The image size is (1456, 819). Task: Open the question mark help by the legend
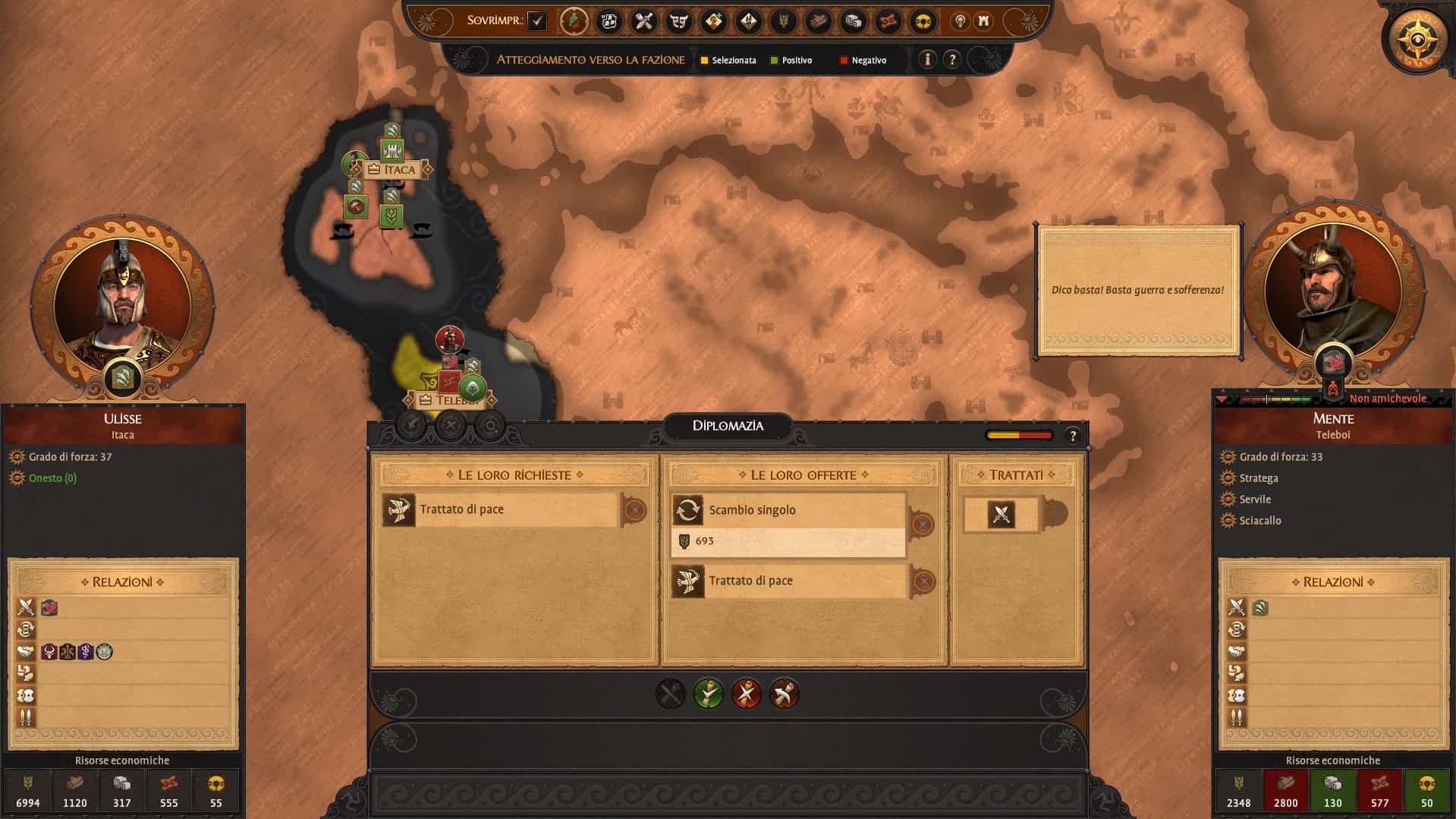[952, 59]
